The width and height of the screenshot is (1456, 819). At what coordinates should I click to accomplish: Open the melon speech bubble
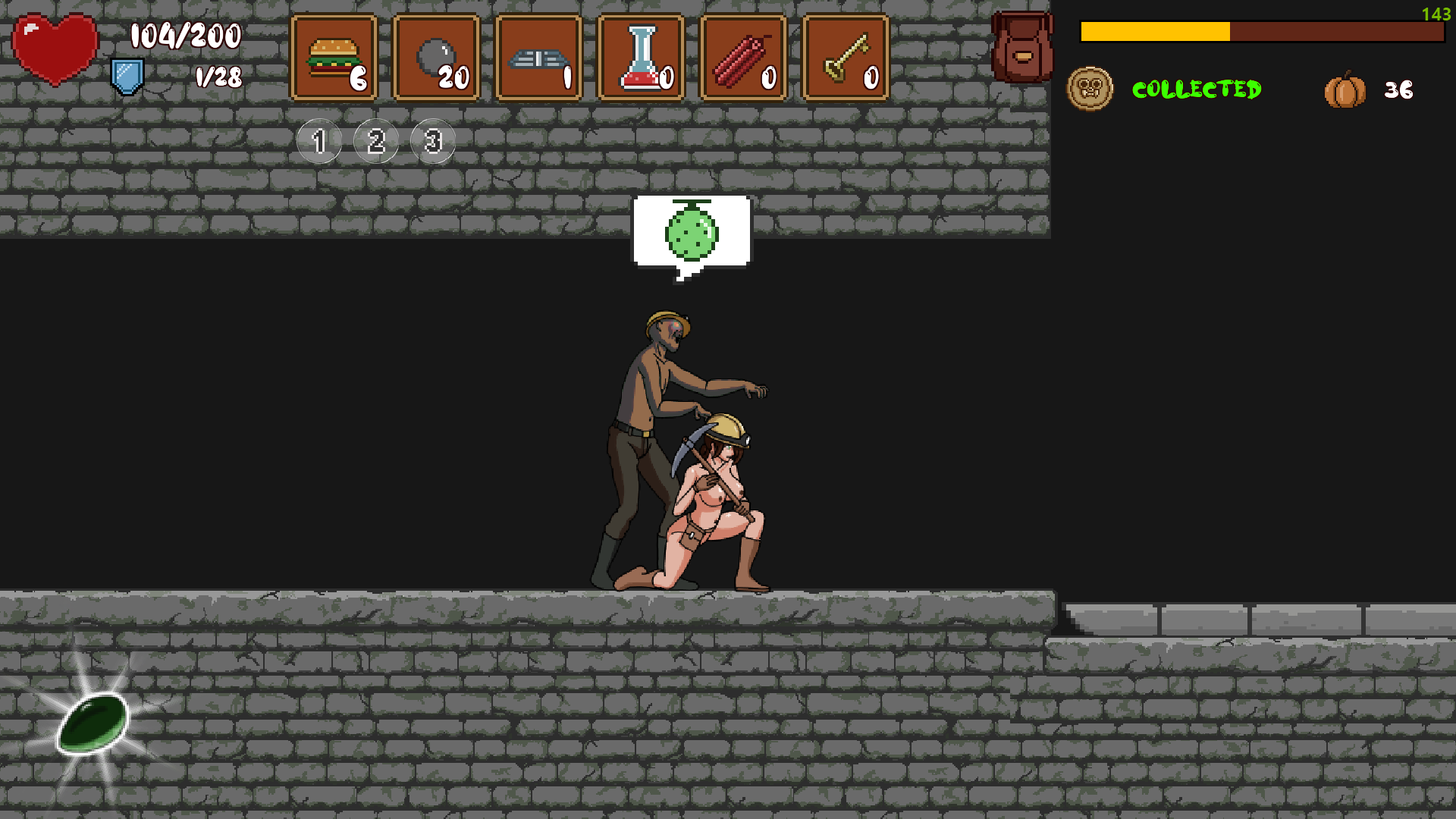(x=692, y=233)
